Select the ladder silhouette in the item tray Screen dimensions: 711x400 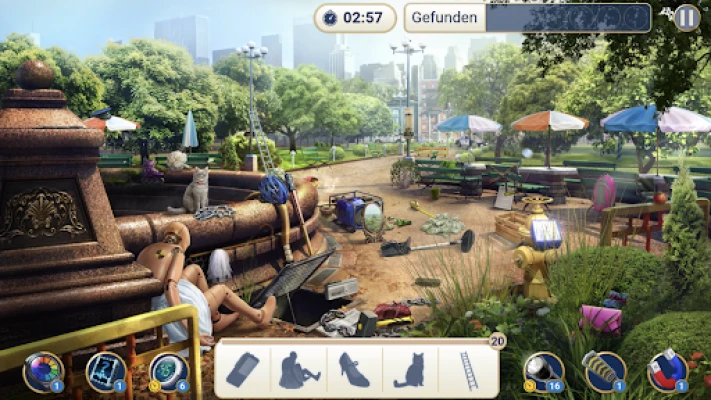(468, 370)
